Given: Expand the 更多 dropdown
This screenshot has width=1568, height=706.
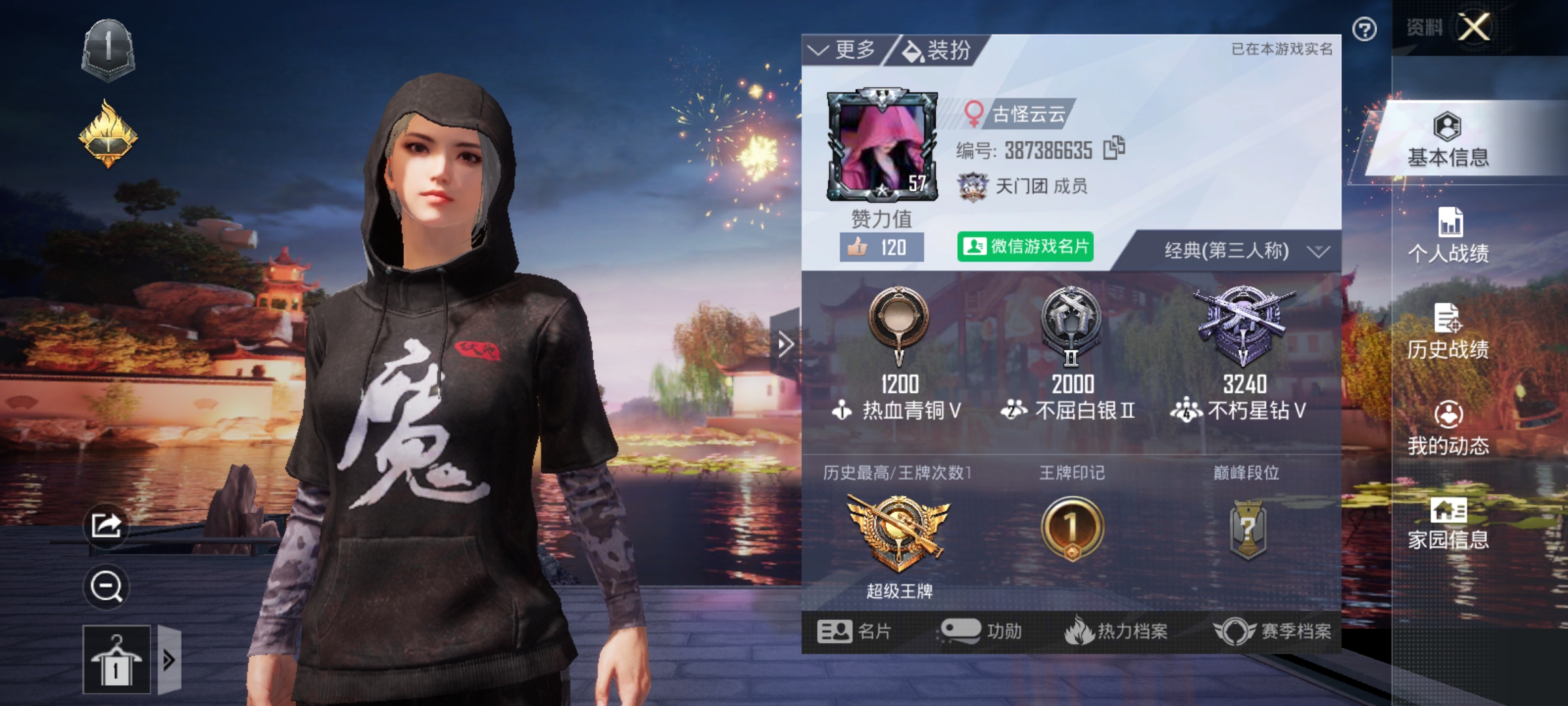Looking at the screenshot, I should coord(842,50).
